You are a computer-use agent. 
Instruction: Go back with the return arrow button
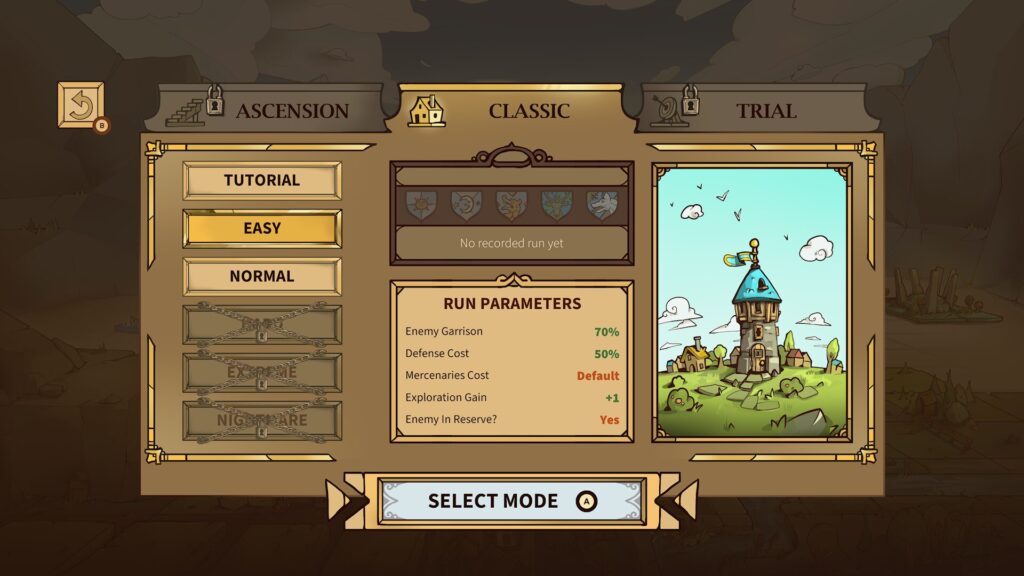click(80, 105)
